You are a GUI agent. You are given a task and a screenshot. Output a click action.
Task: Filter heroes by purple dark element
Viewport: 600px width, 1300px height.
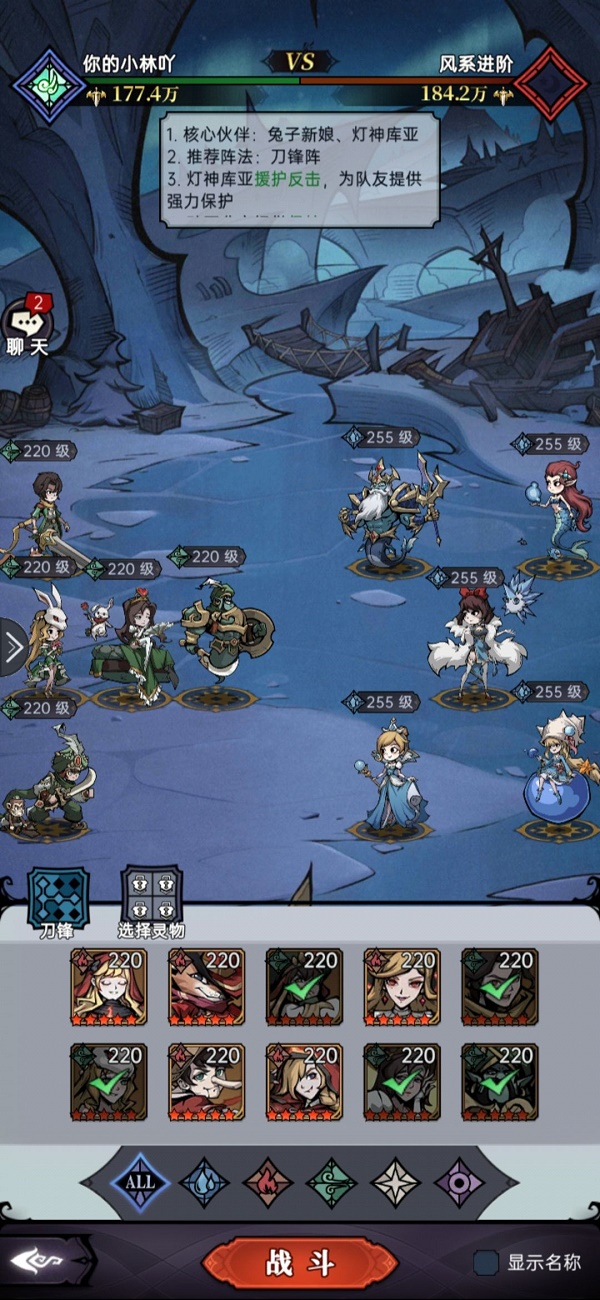coord(459,1181)
